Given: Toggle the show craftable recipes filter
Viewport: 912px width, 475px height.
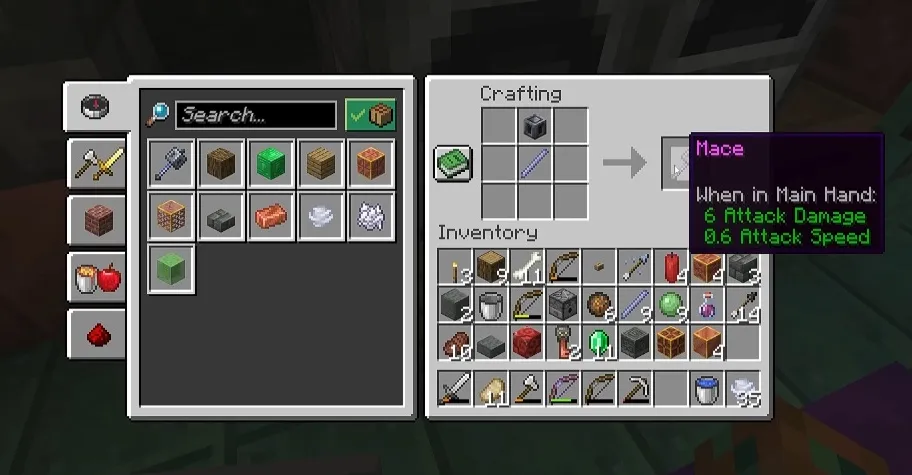Looking at the screenshot, I should tap(370, 115).
